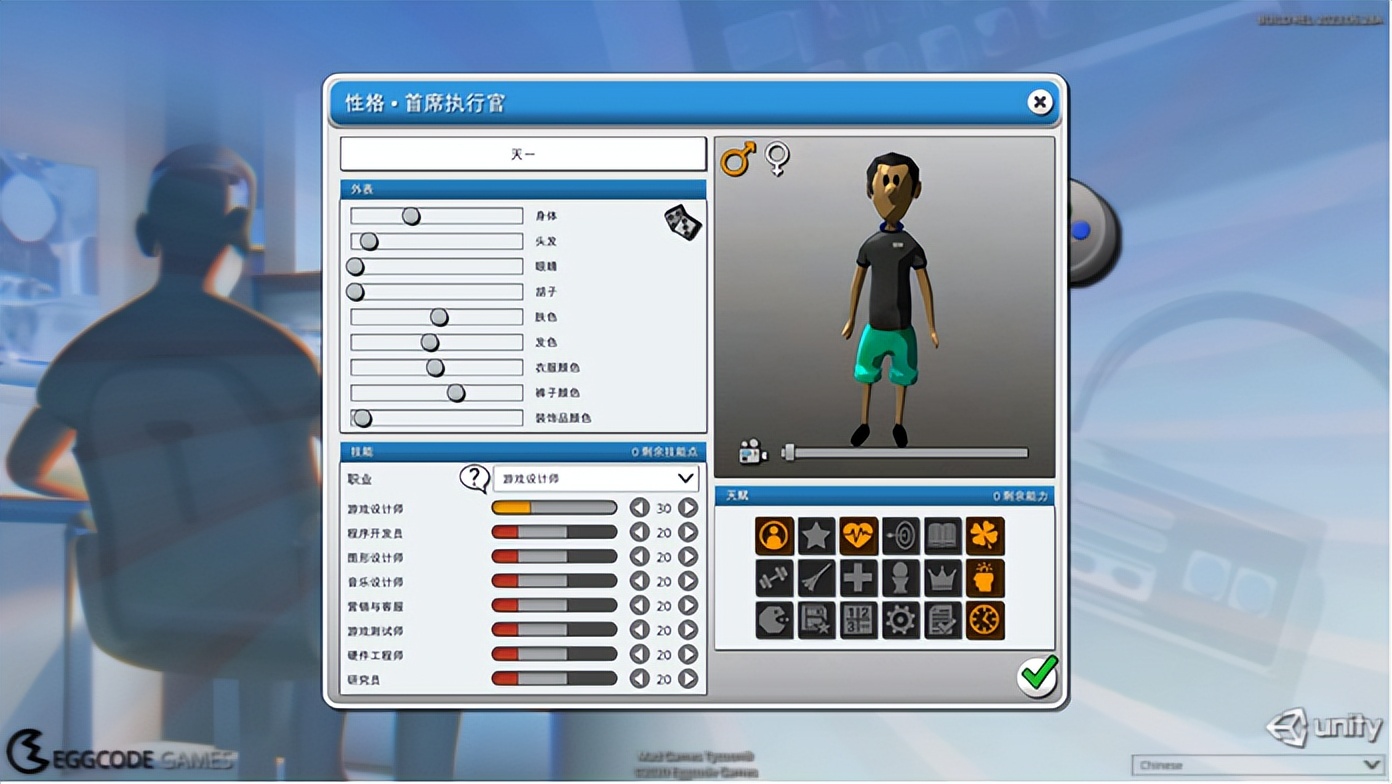1392x784 pixels.
Task: Select the dumbbell strength talent
Action: click(773, 578)
